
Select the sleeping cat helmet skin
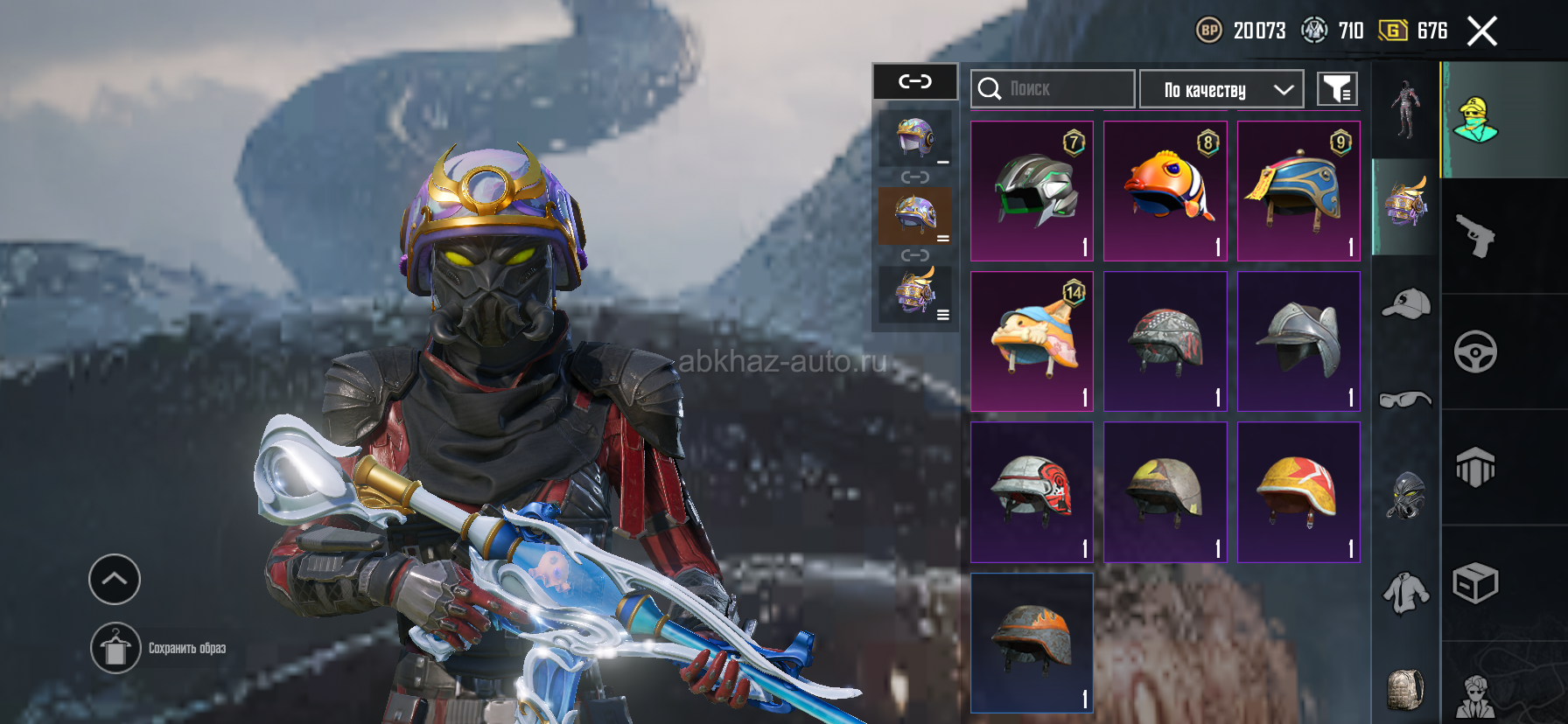click(1032, 341)
